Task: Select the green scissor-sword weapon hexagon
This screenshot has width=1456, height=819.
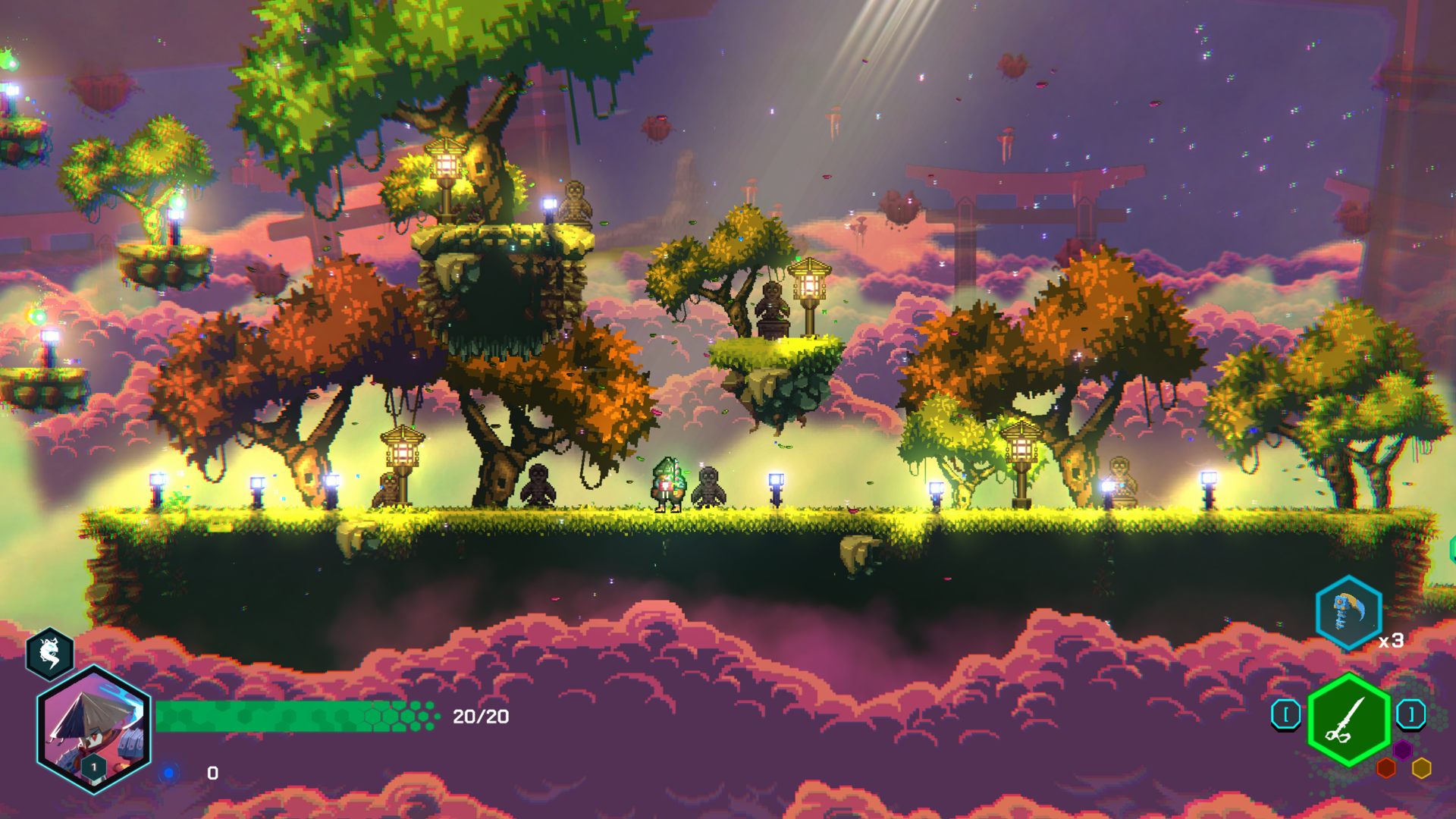Action: tap(1348, 718)
